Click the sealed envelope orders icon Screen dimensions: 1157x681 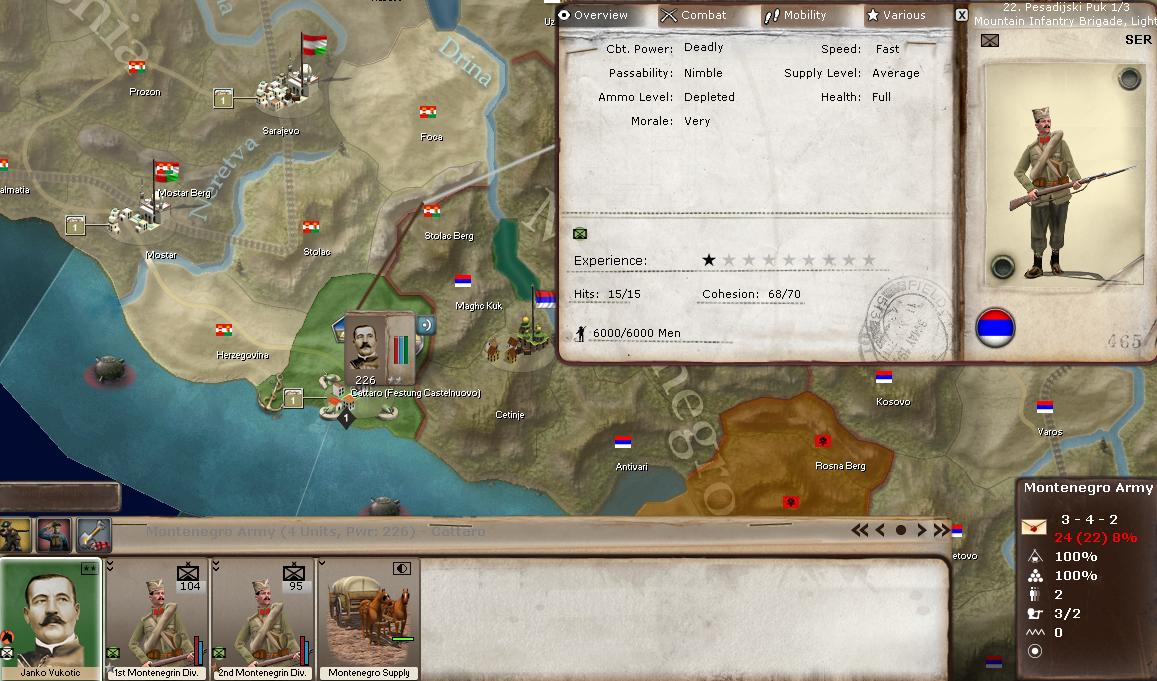[x=1033, y=527]
